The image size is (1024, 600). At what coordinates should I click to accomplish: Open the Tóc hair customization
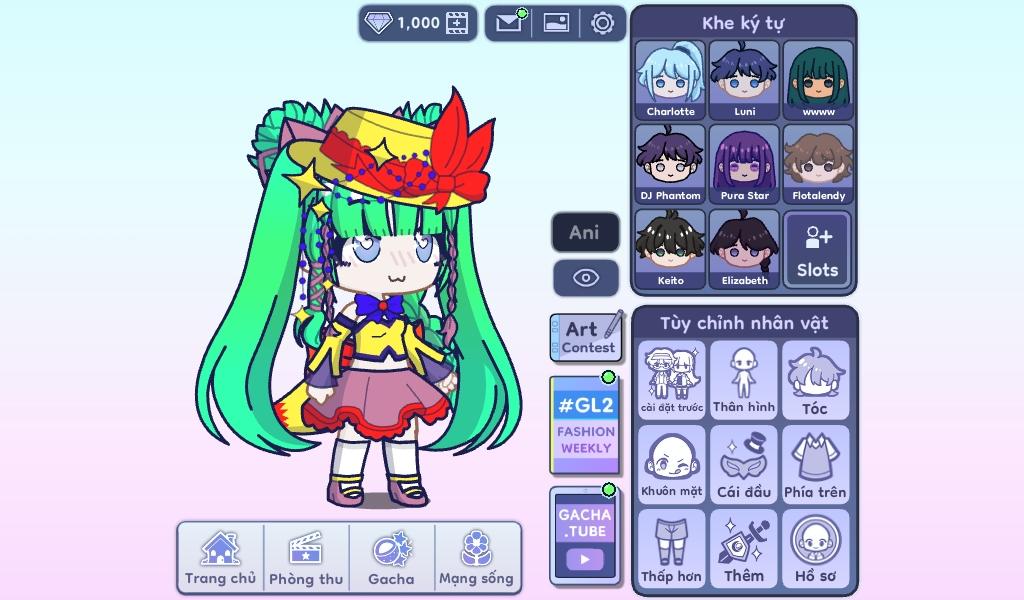815,380
